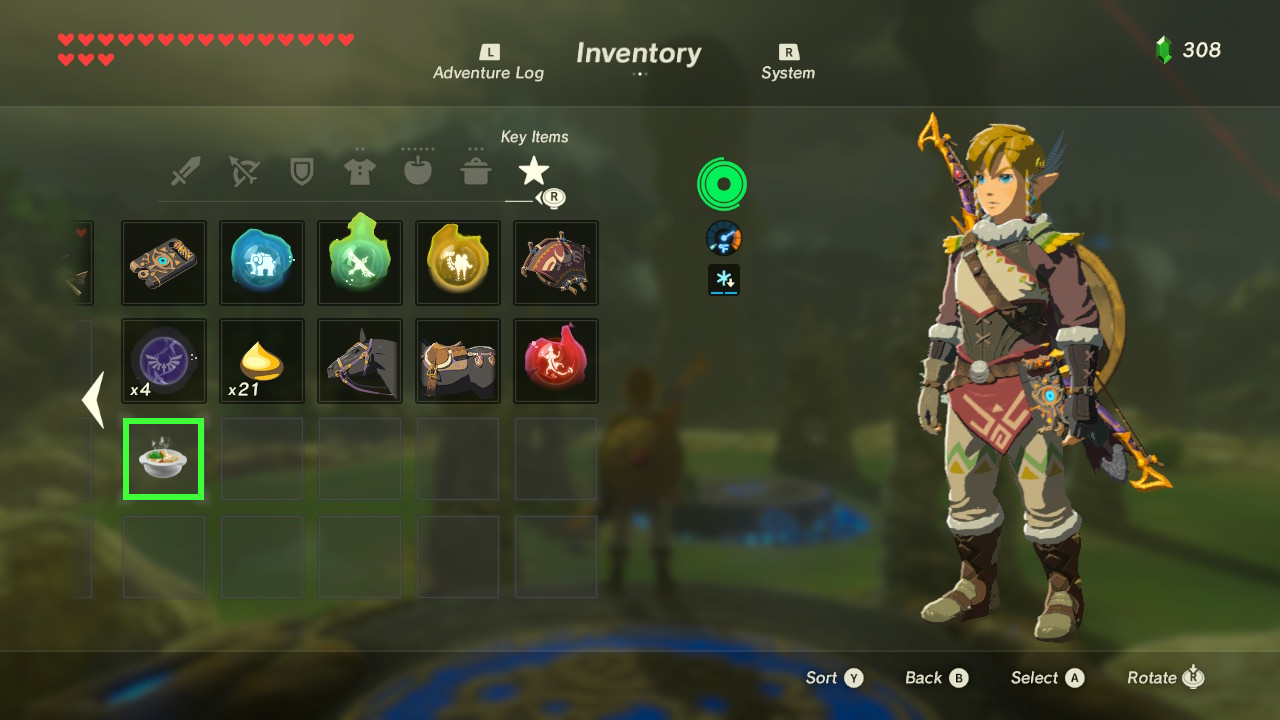Image resolution: width=1280 pixels, height=720 pixels.
Task: Select the Spirit Orb stack marked x4
Action: tap(163, 361)
